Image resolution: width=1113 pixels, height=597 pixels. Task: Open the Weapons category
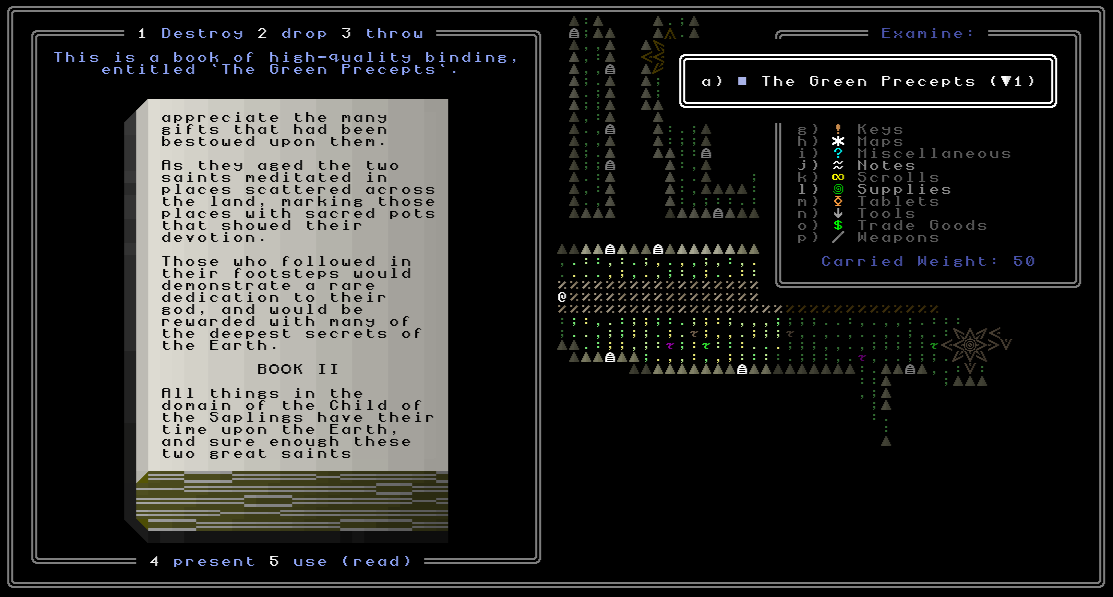(x=897, y=237)
